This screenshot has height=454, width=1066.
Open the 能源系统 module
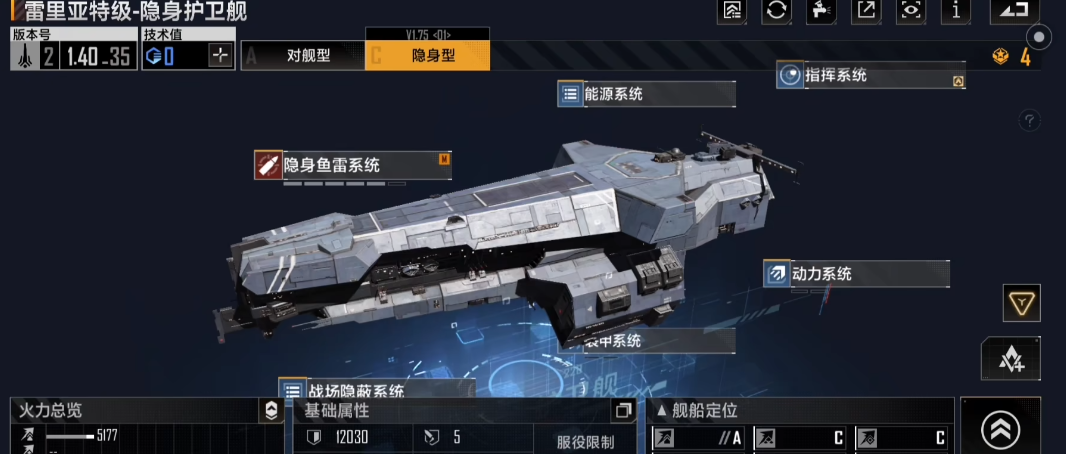tap(646, 95)
